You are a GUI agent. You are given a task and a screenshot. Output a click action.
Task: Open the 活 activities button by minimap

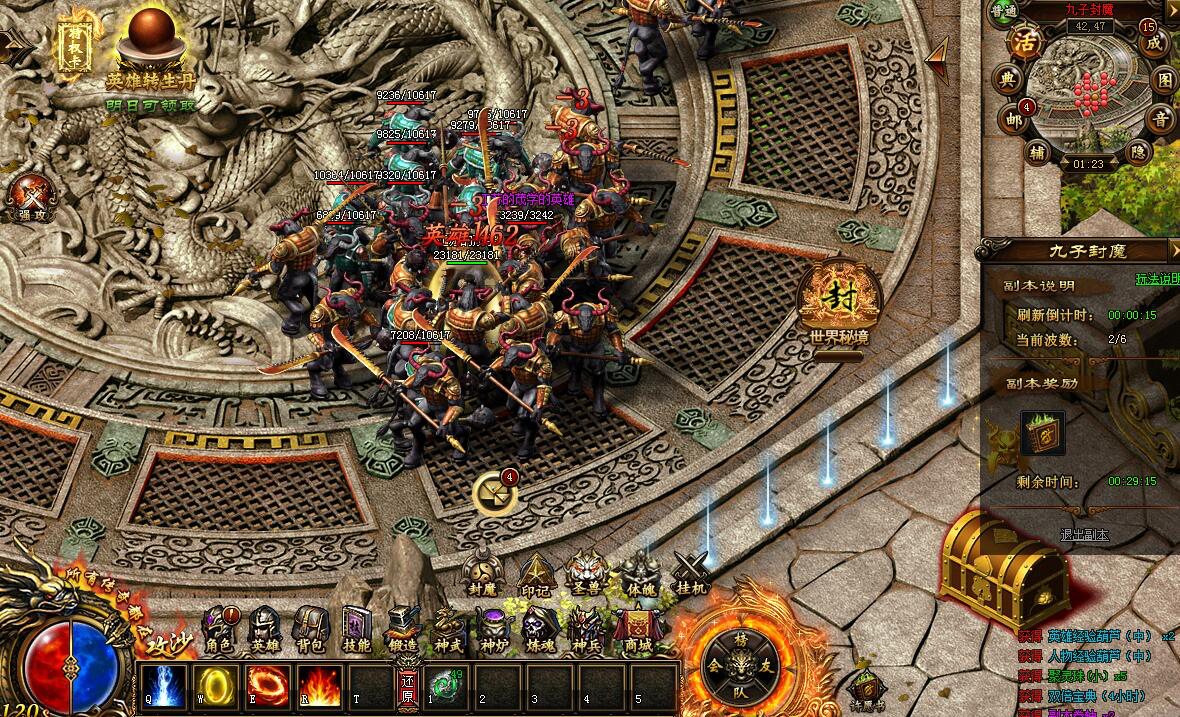pos(1025,42)
